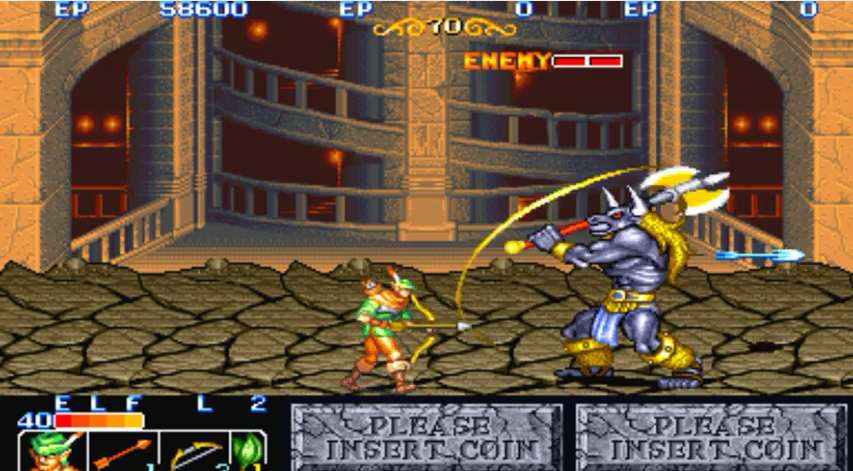Select the arrow weapon icon
Screen dimensions: 853x471
click(x=122, y=451)
